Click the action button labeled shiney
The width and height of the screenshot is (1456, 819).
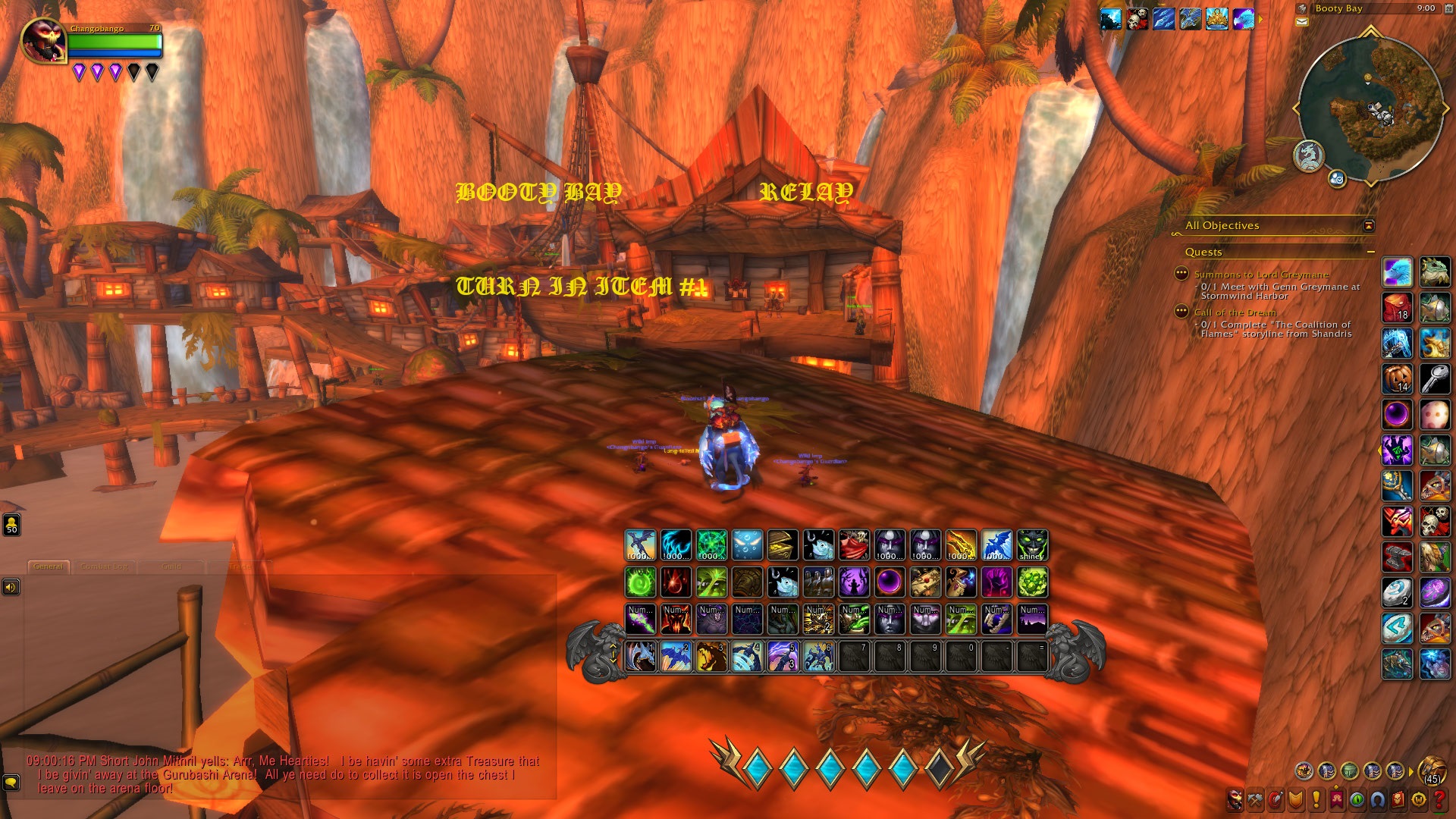pyautogui.click(x=1032, y=546)
